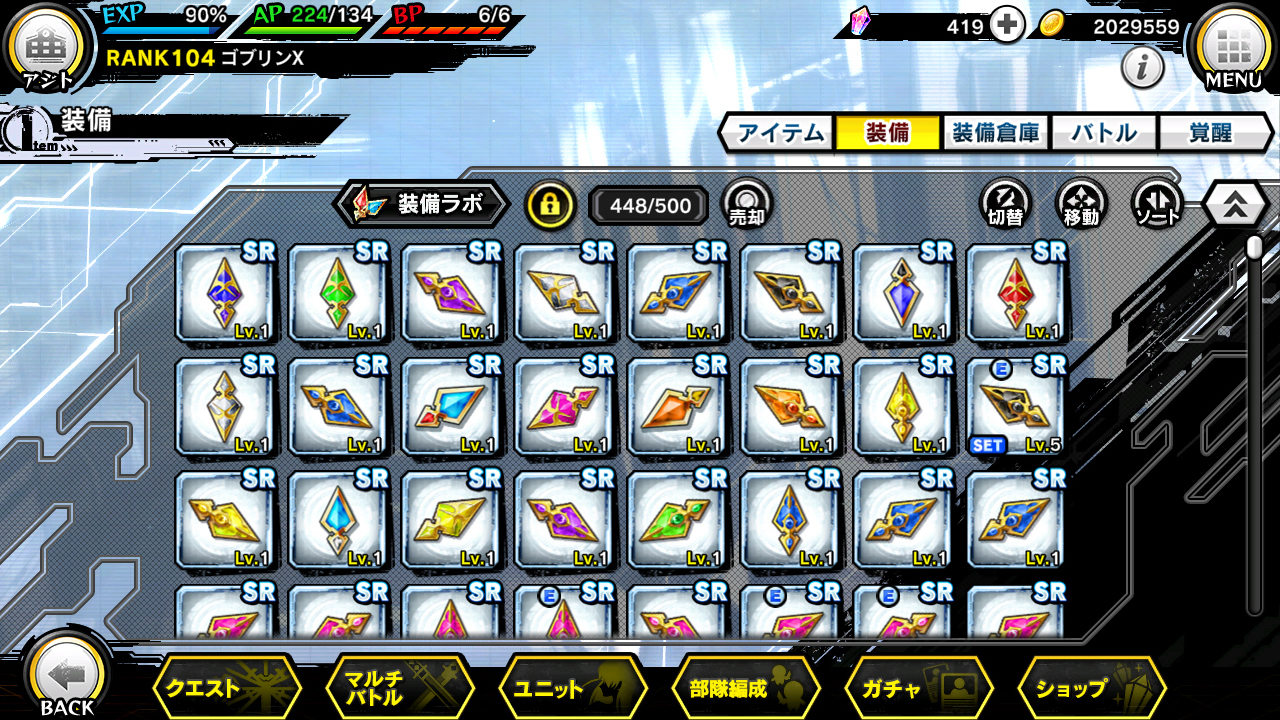Select the equipped SET Lv.5 equipment slot
The width and height of the screenshot is (1280, 720).
pyautogui.click(x=1015, y=407)
